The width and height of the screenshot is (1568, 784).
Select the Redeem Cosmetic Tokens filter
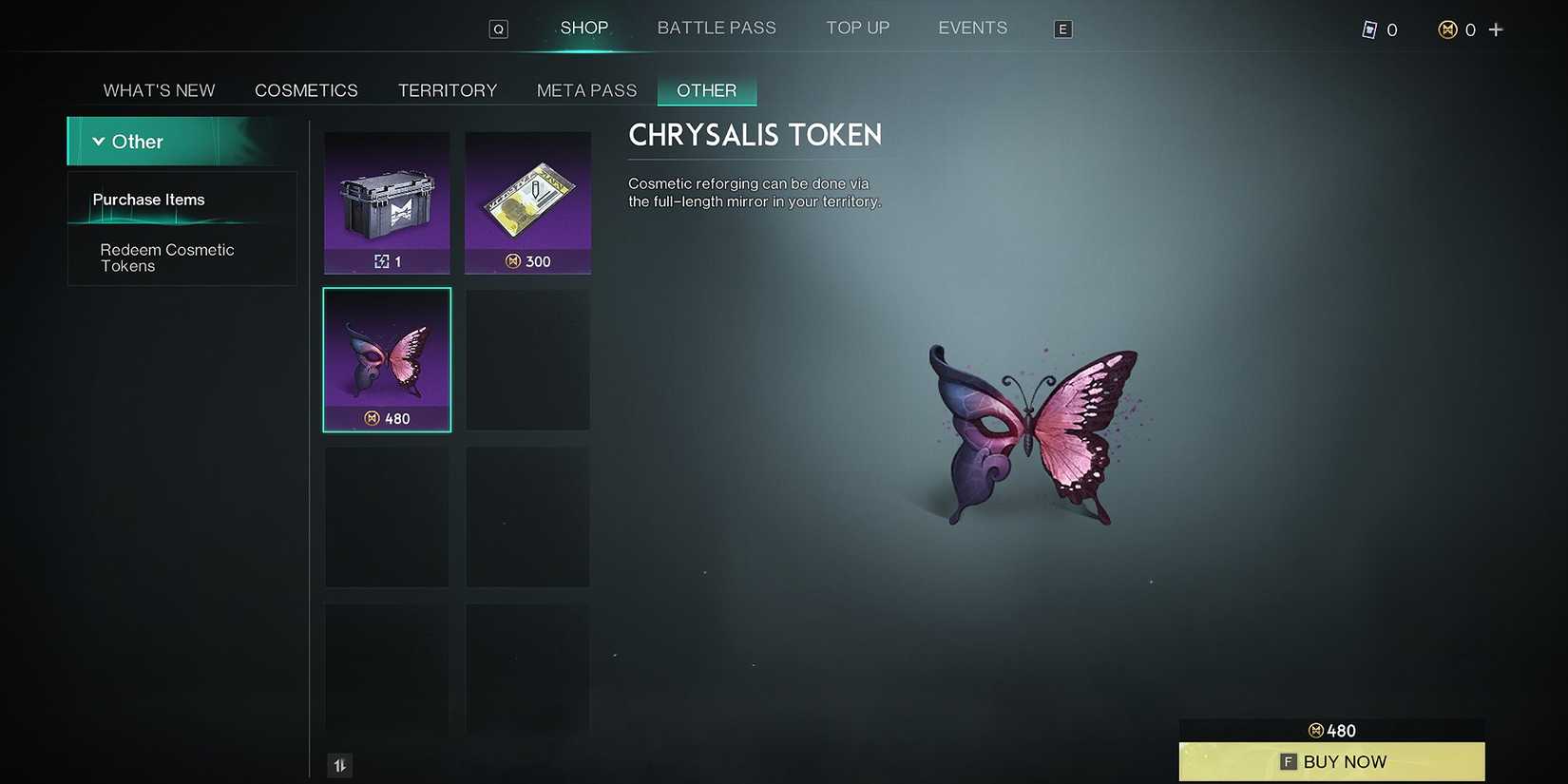tap(167, 258)
